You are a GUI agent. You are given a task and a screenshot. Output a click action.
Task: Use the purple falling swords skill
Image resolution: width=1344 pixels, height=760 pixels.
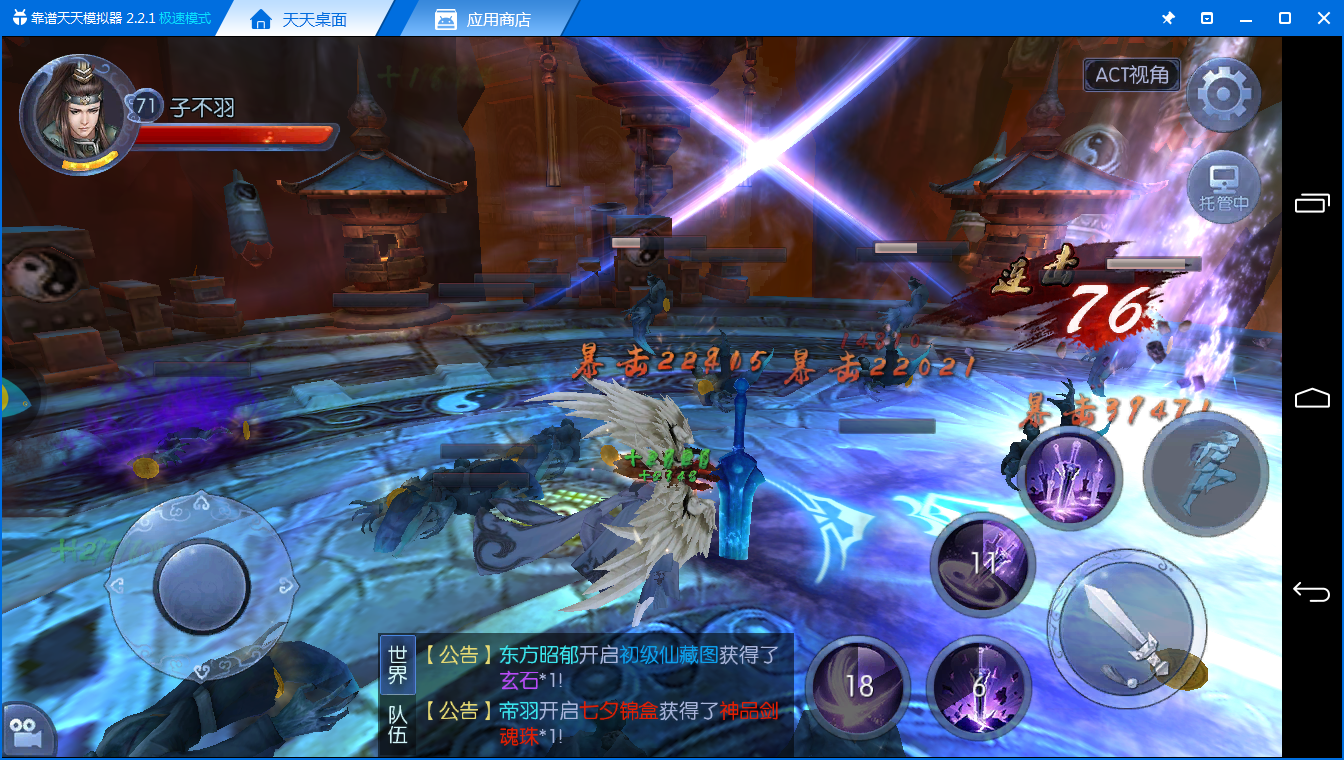click(1069, 476)
